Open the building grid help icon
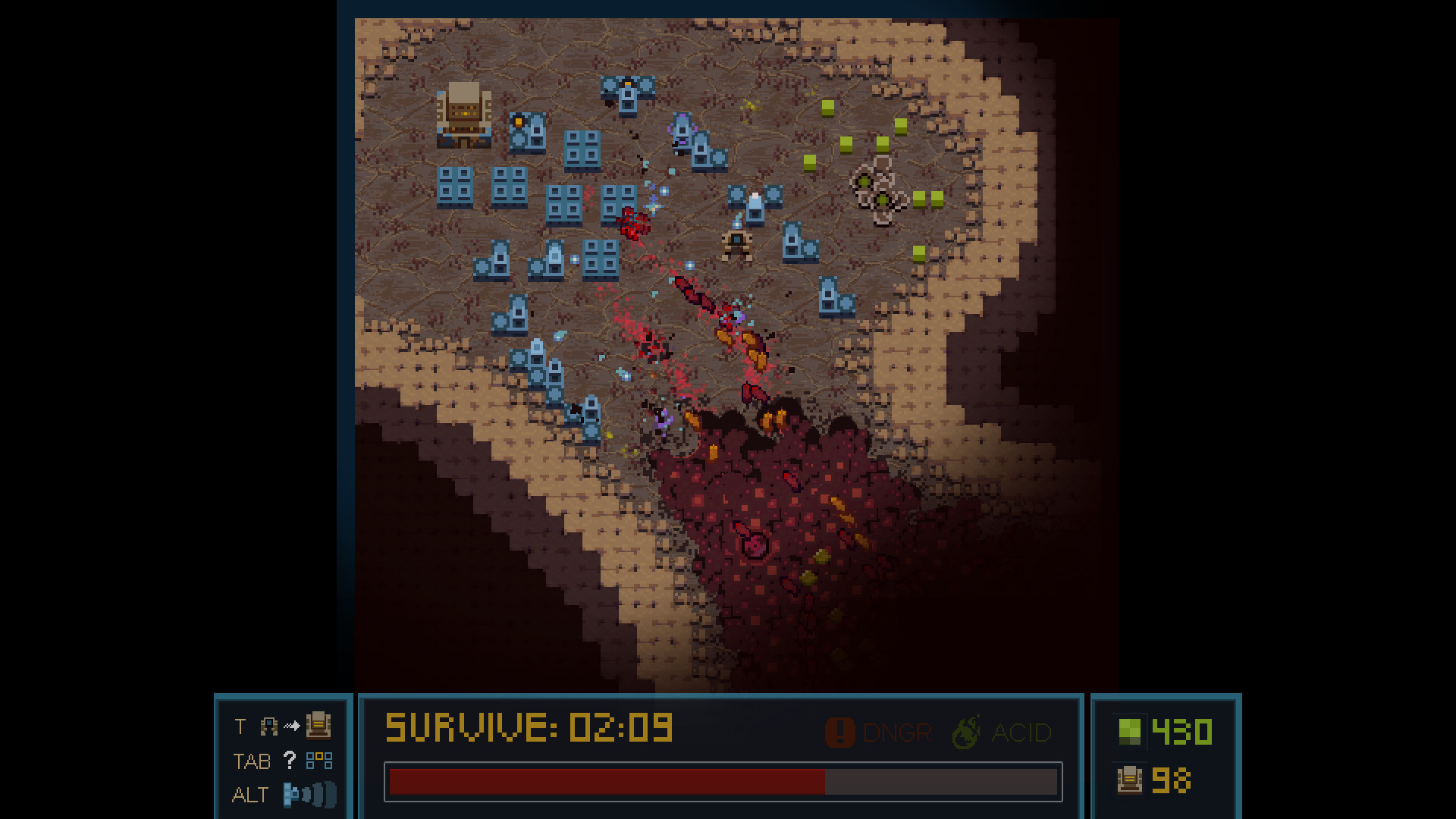1456x819 pixels. (x=318, y=760)
